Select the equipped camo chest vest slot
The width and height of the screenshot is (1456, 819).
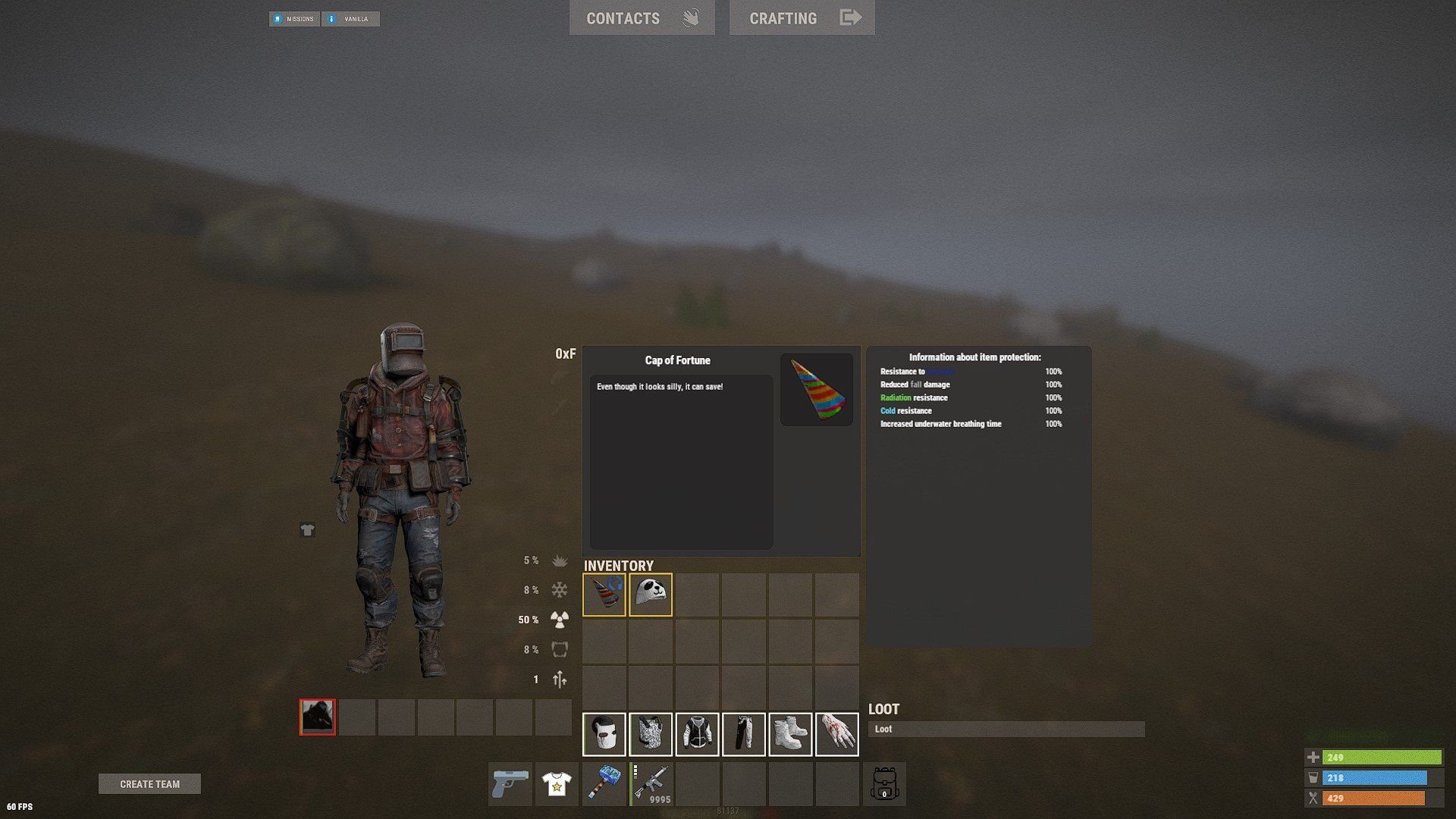(651, 734)
